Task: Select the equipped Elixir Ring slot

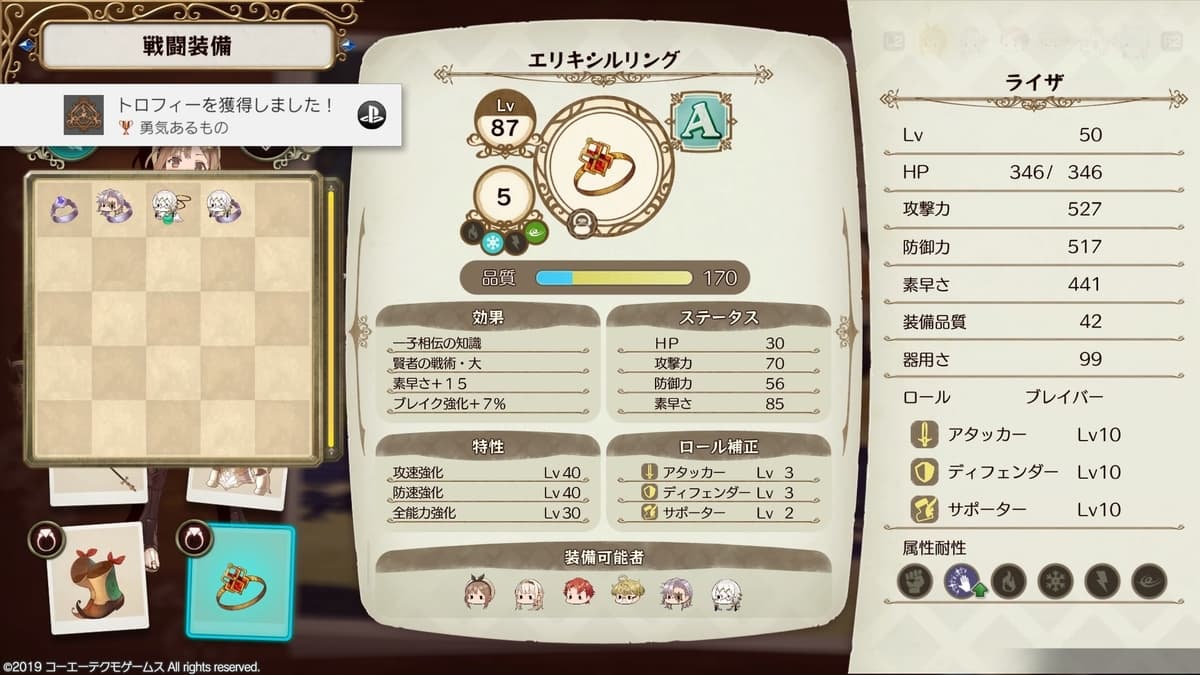Action: (240, 583)
